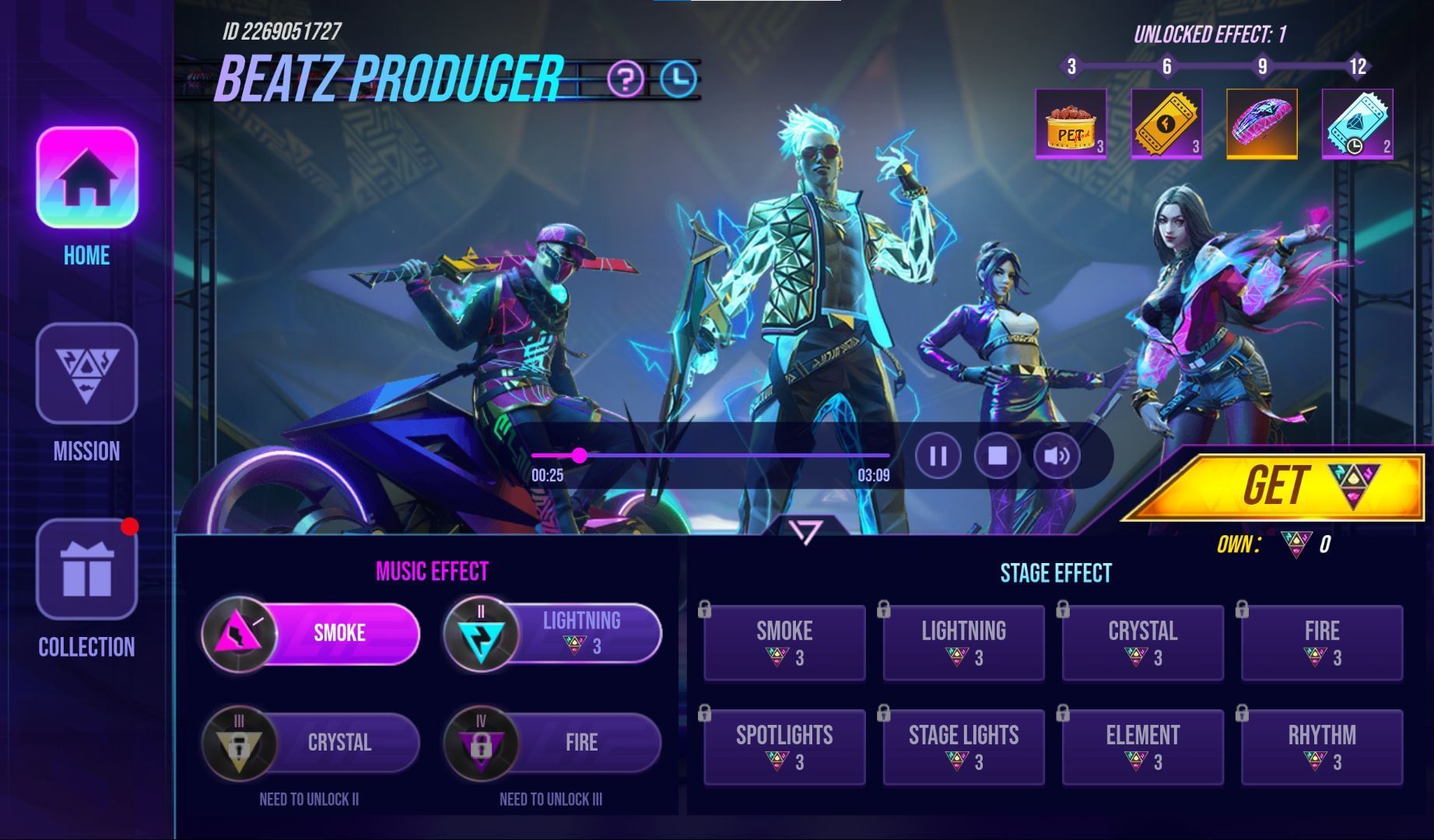Unlock the Lightning music effect
This screenshot has width=1434, height=840.
pos(553,634)
